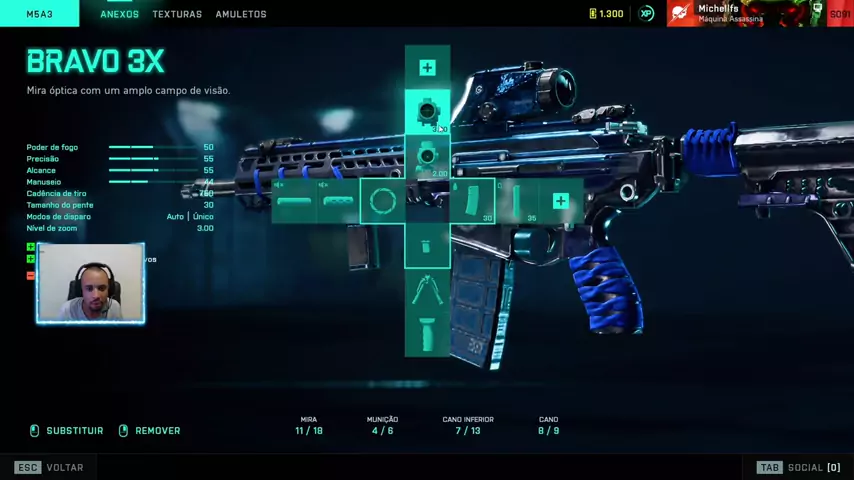The width and height of the screenshot is (854, 480).
Task: Click the XP booster icon
Action: click(646, 14)
